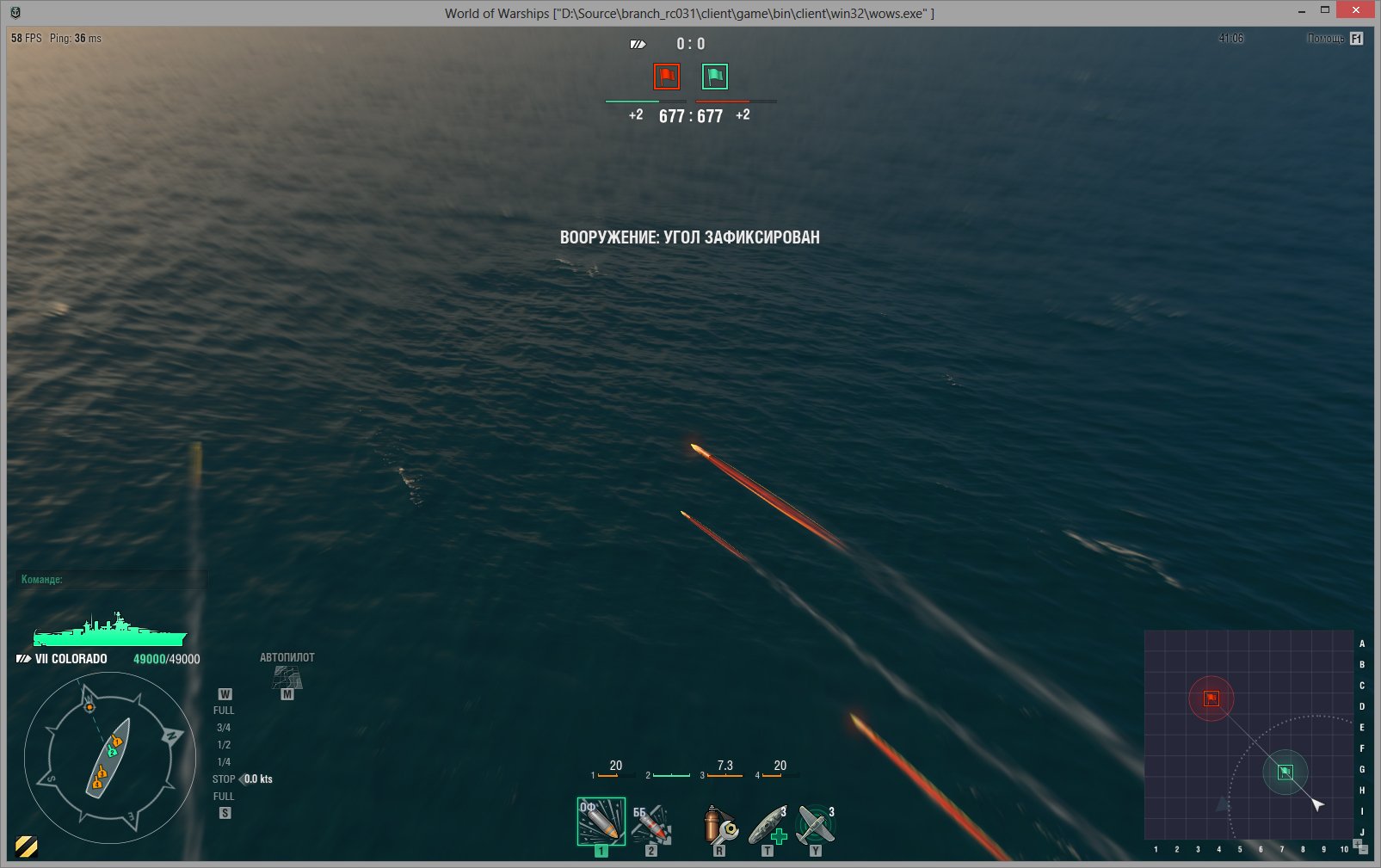Click the red team flag icon
Image resolution: width=1381 pixels, height=868 pixels.
click(x=665, y=76)
